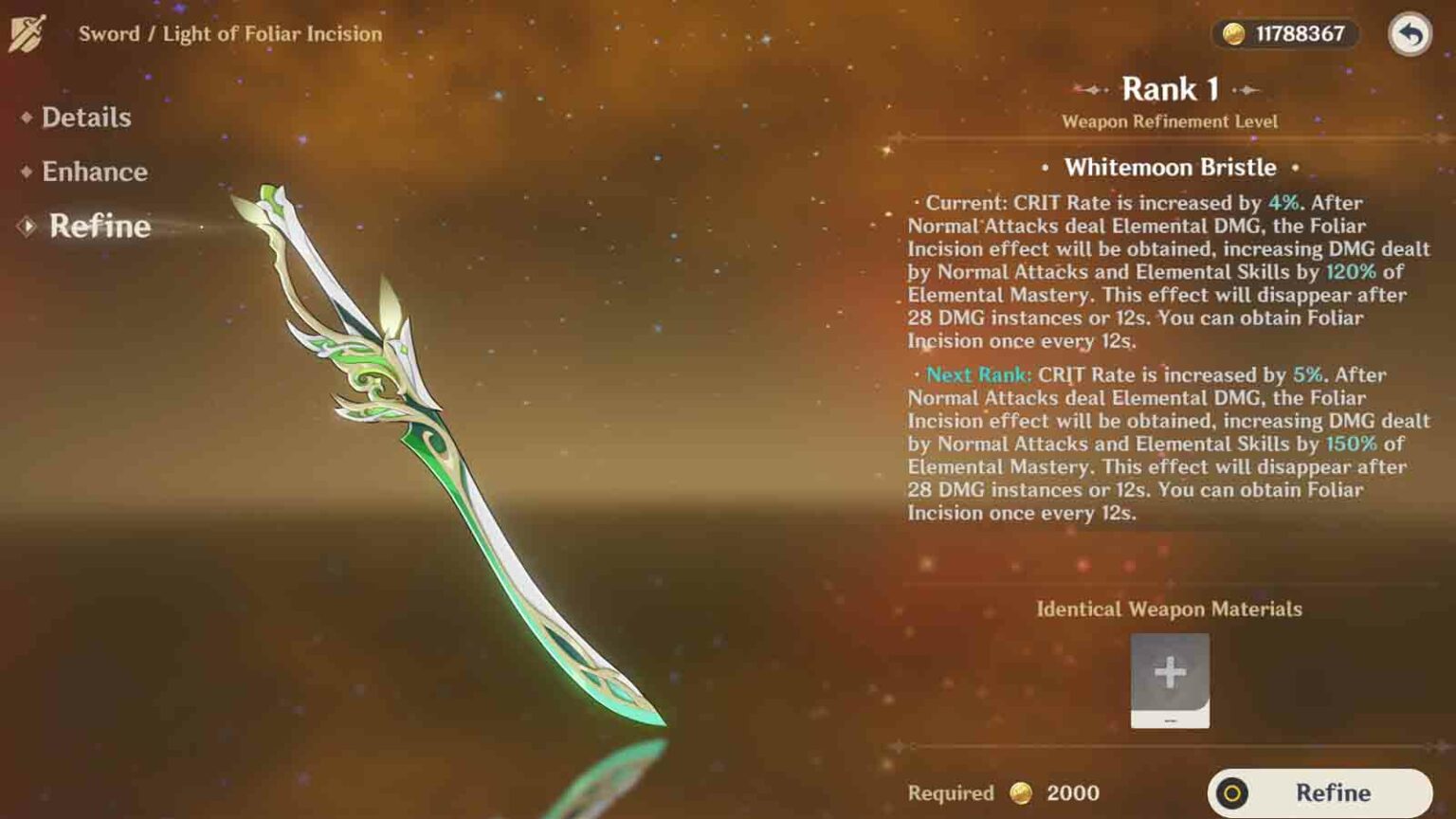Screen dimensions: 1456x819
Task: Go back using the return arrow
Action: [x=1410, y=35]
